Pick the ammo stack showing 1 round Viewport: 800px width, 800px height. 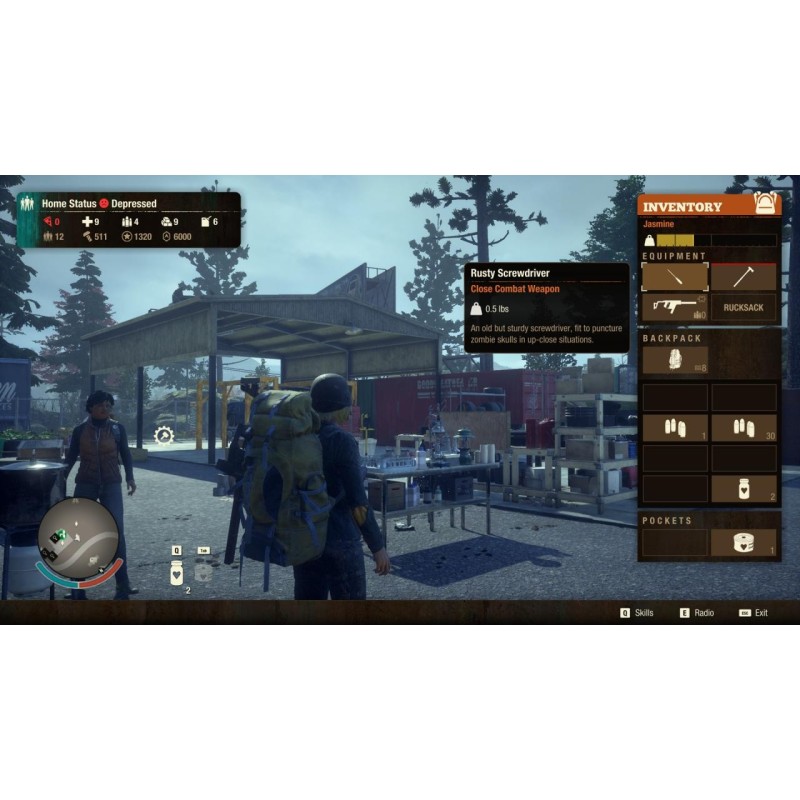coord(675,428)
